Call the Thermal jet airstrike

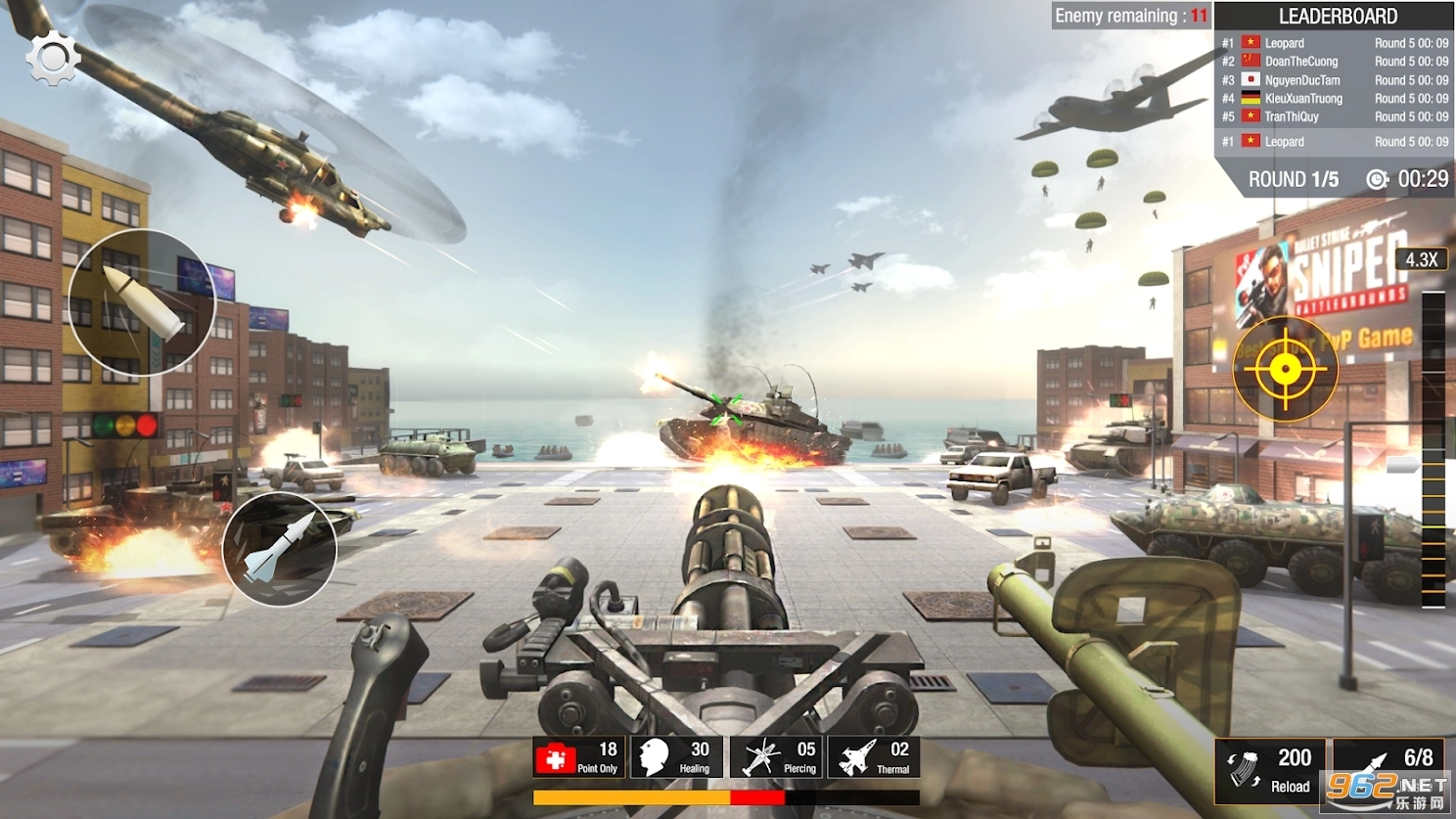[874, 757]
